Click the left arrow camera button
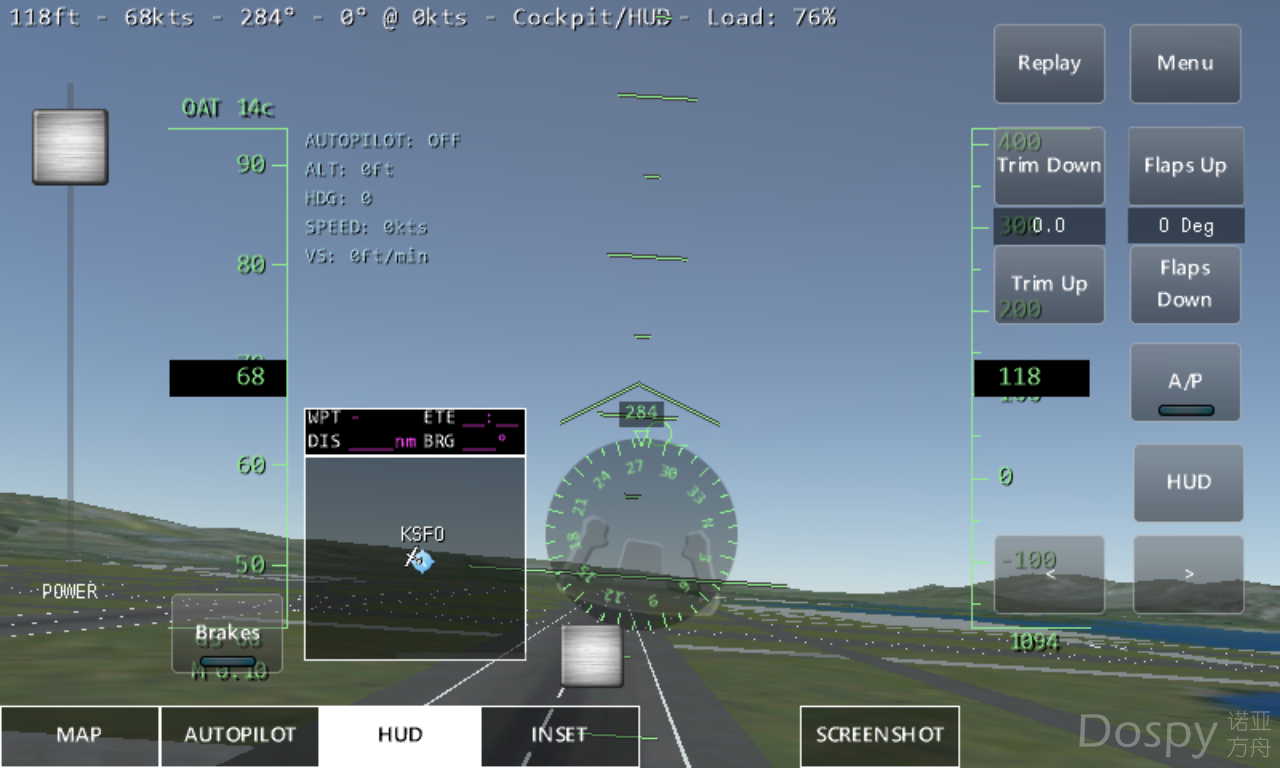Viewport: 1280px width, 768px height. point(1049,574)
